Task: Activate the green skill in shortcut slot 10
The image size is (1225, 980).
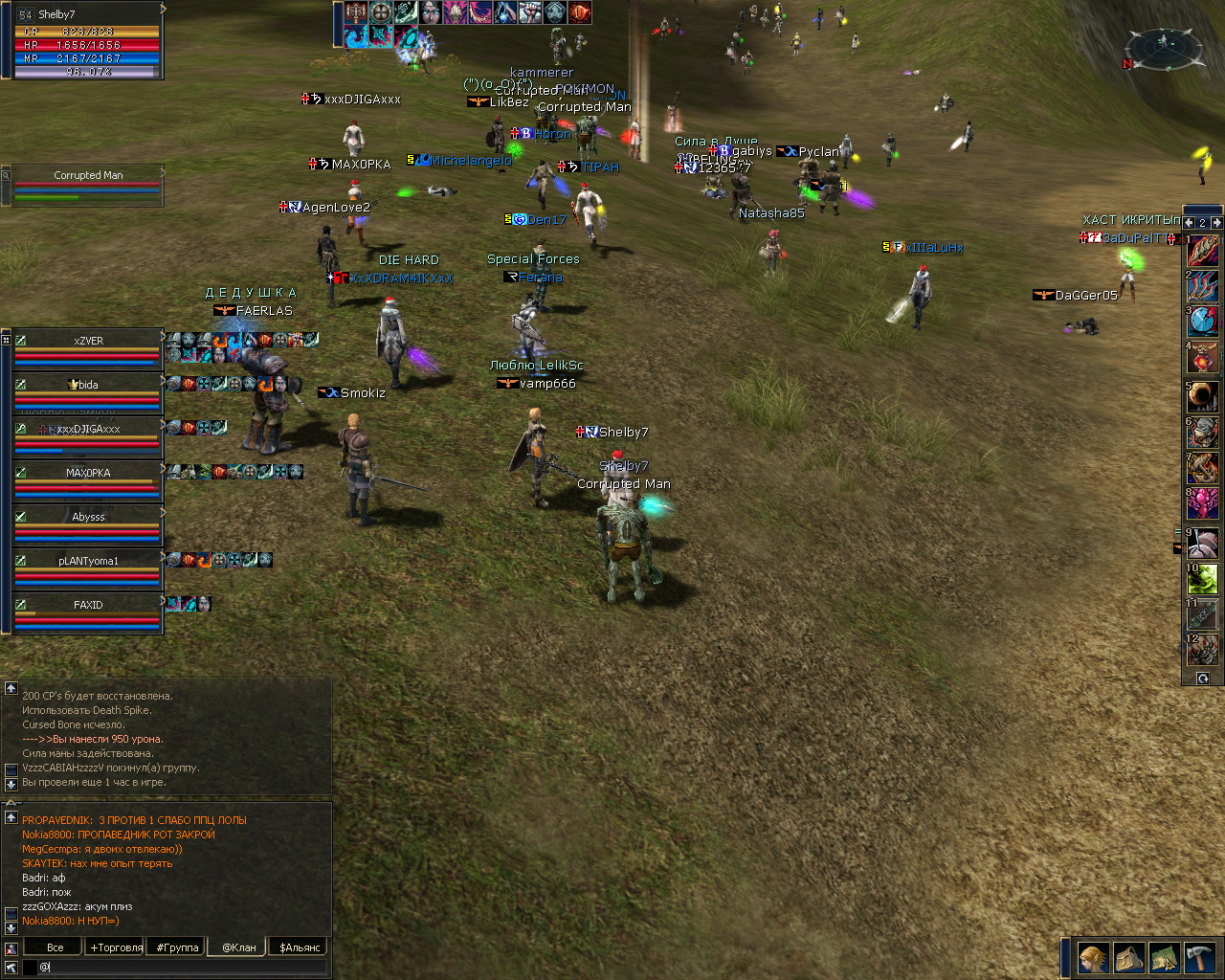Action: tap(1203, 579)
